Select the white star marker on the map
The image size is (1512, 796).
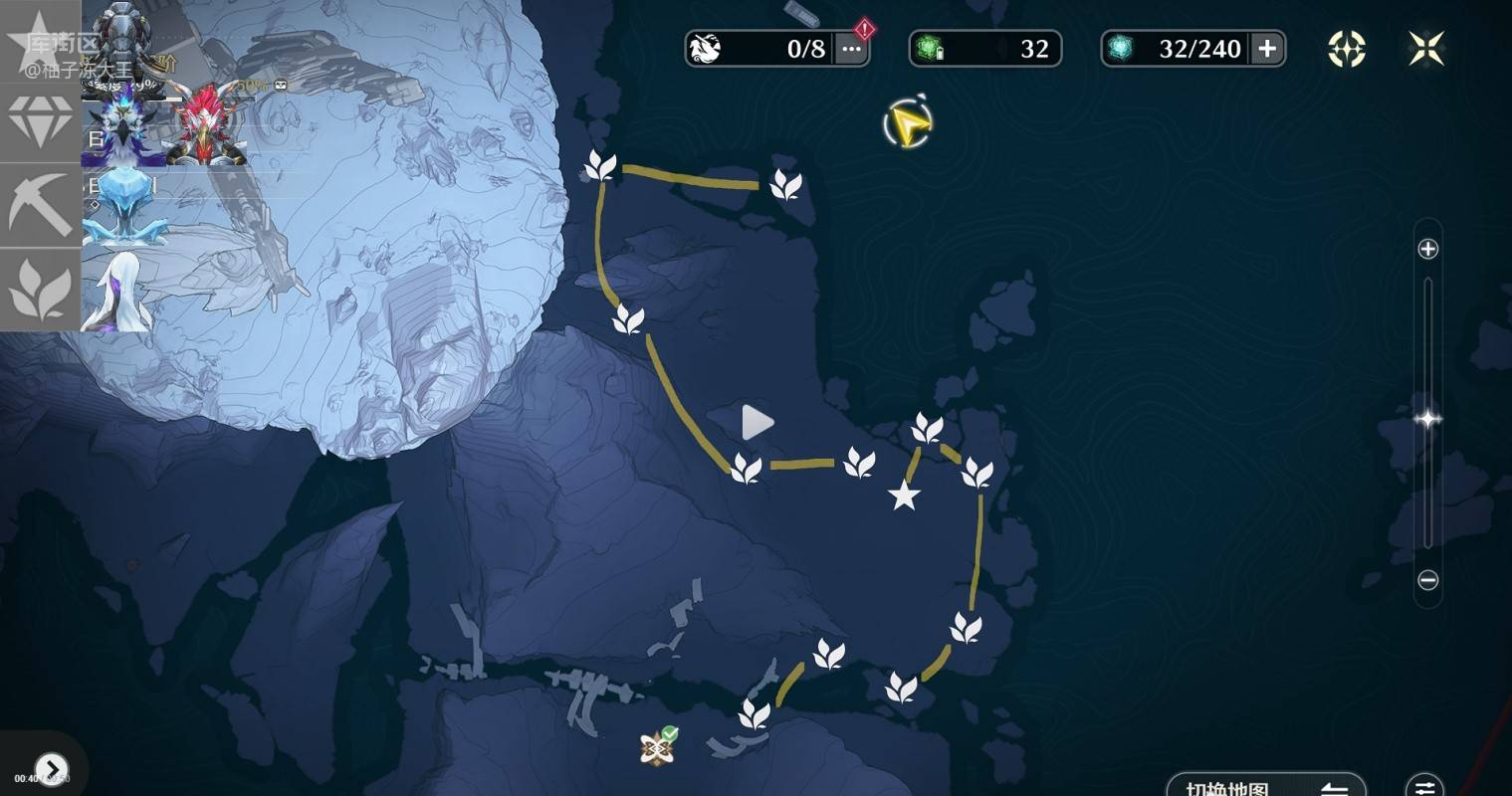(x=904, y=495)
